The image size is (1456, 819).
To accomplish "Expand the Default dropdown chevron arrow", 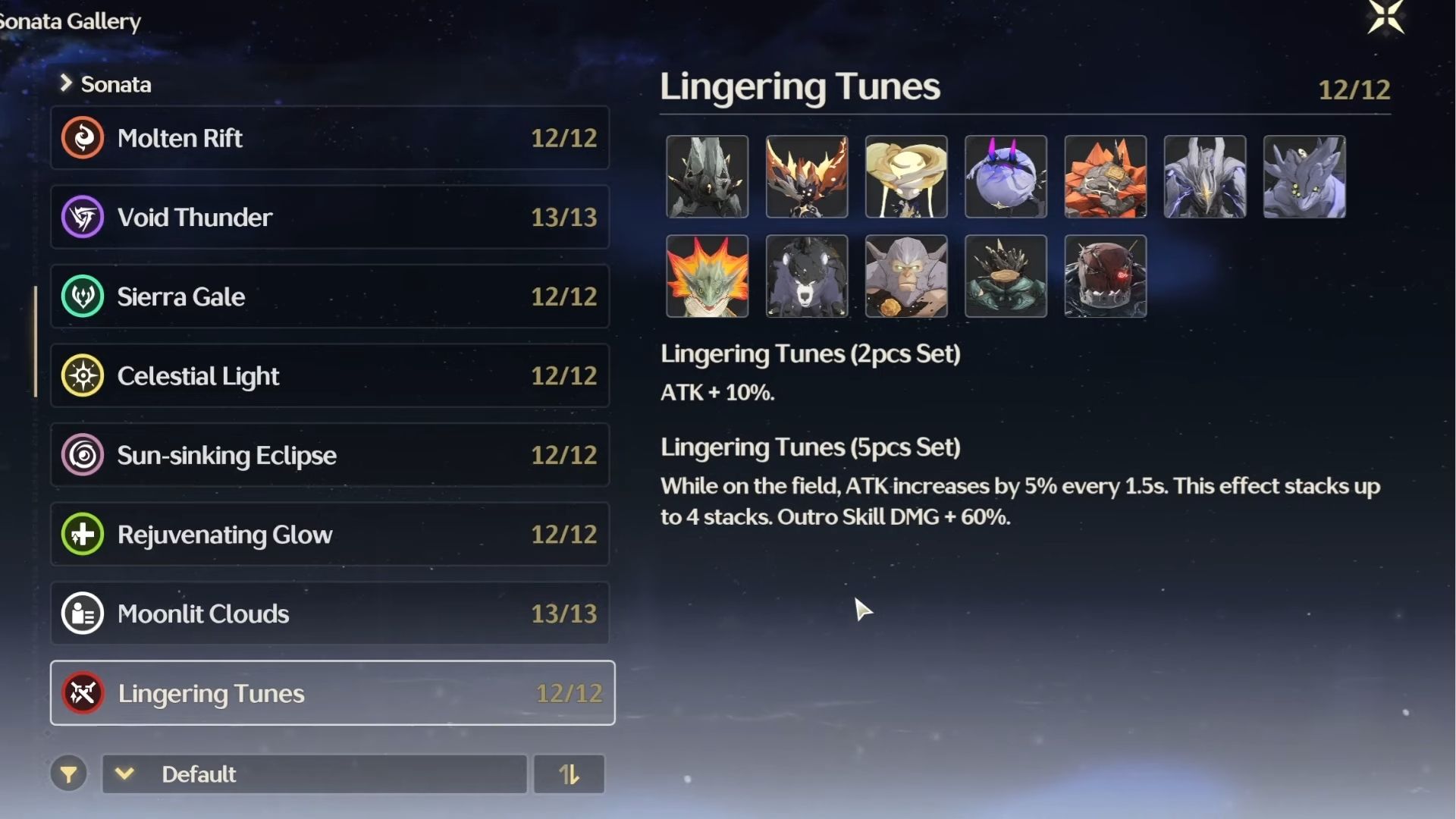I will [x=125, y=774].
